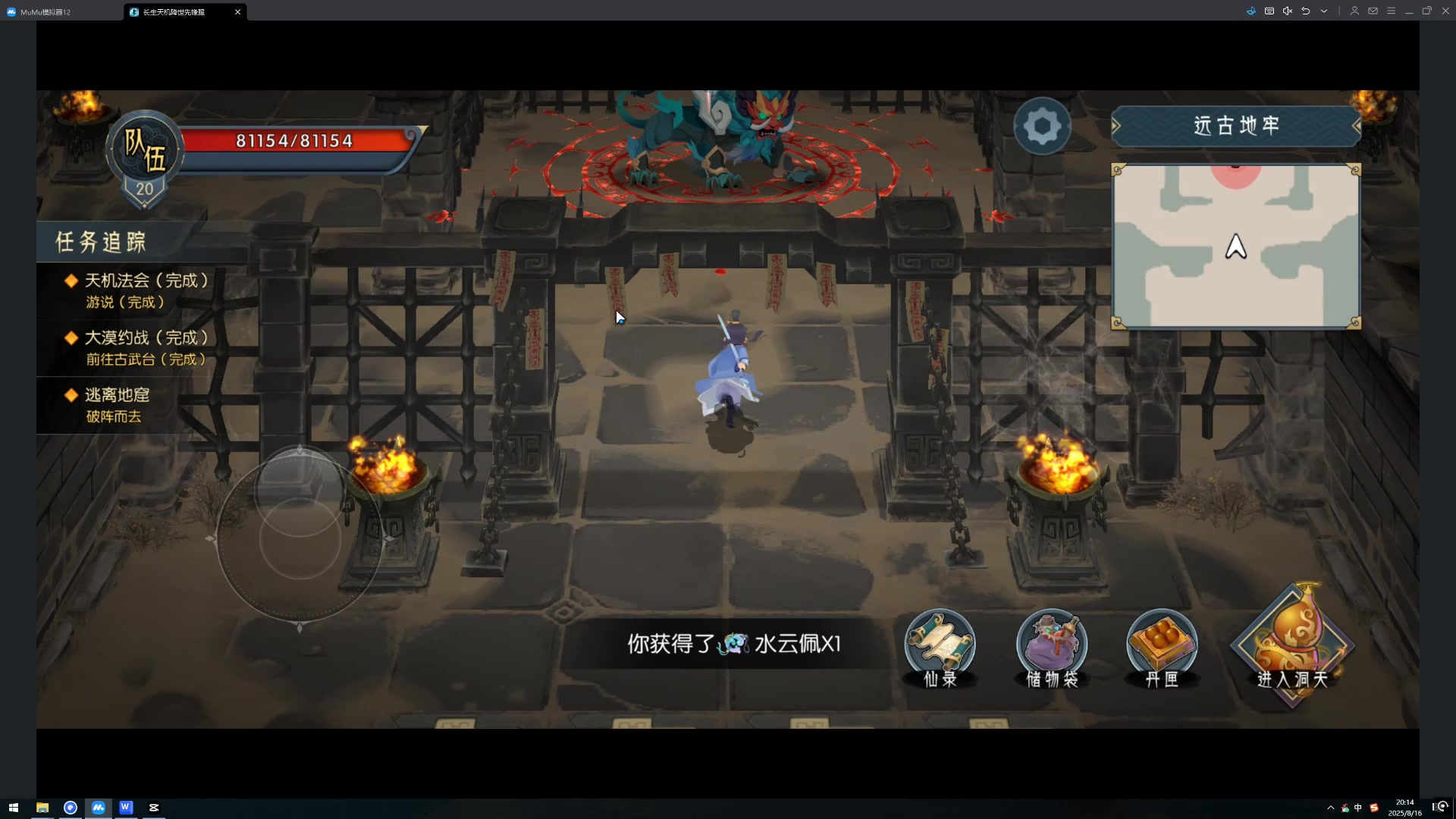Toggle the 大漠约战 quest marker diamond
Viewport: 1456px width, 819px height.
click(x=71, y=337)
